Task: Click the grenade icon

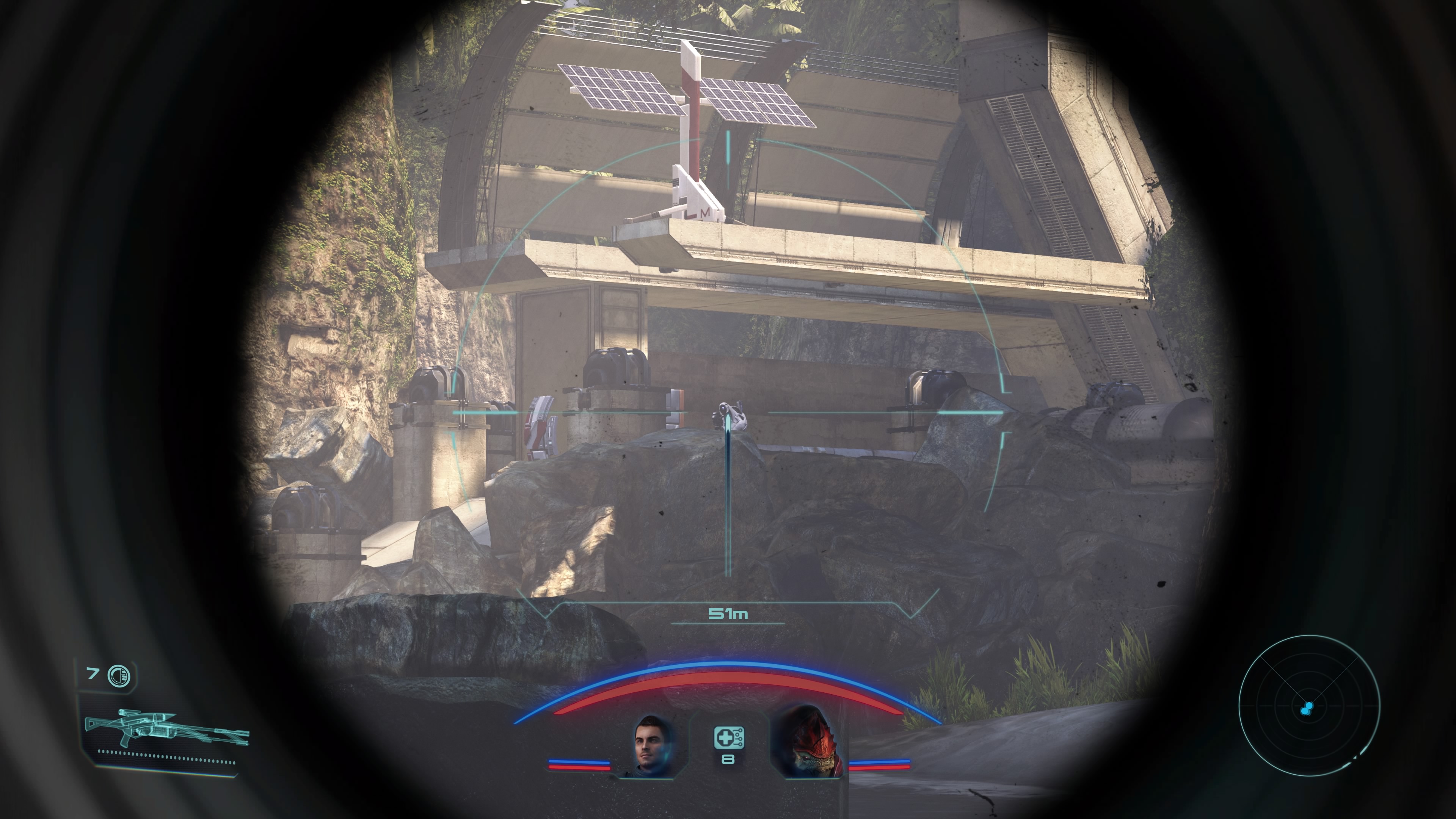Action: [x=119, y=675]
